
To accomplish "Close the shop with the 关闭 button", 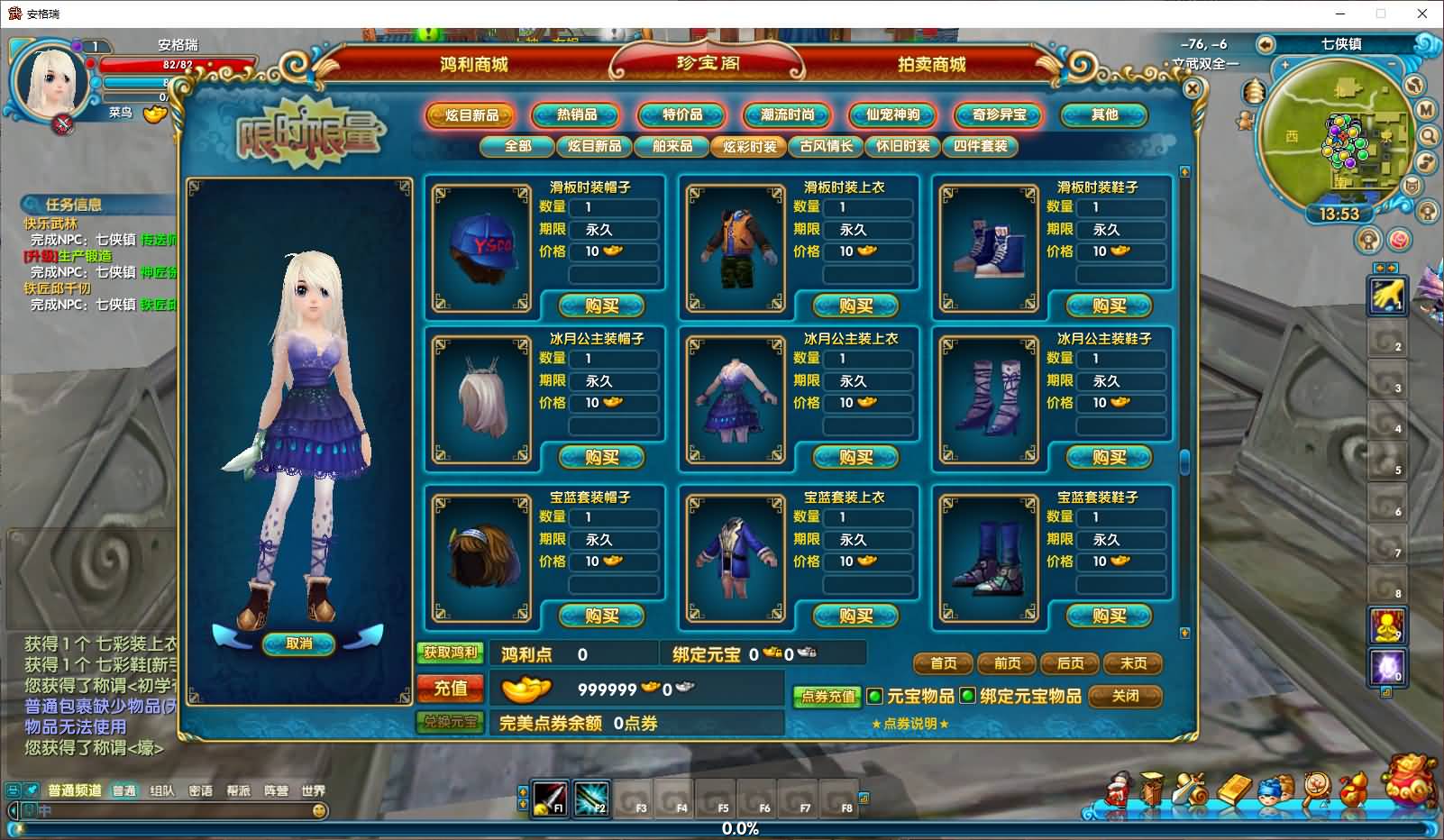I will click(x=1125, y=696).
